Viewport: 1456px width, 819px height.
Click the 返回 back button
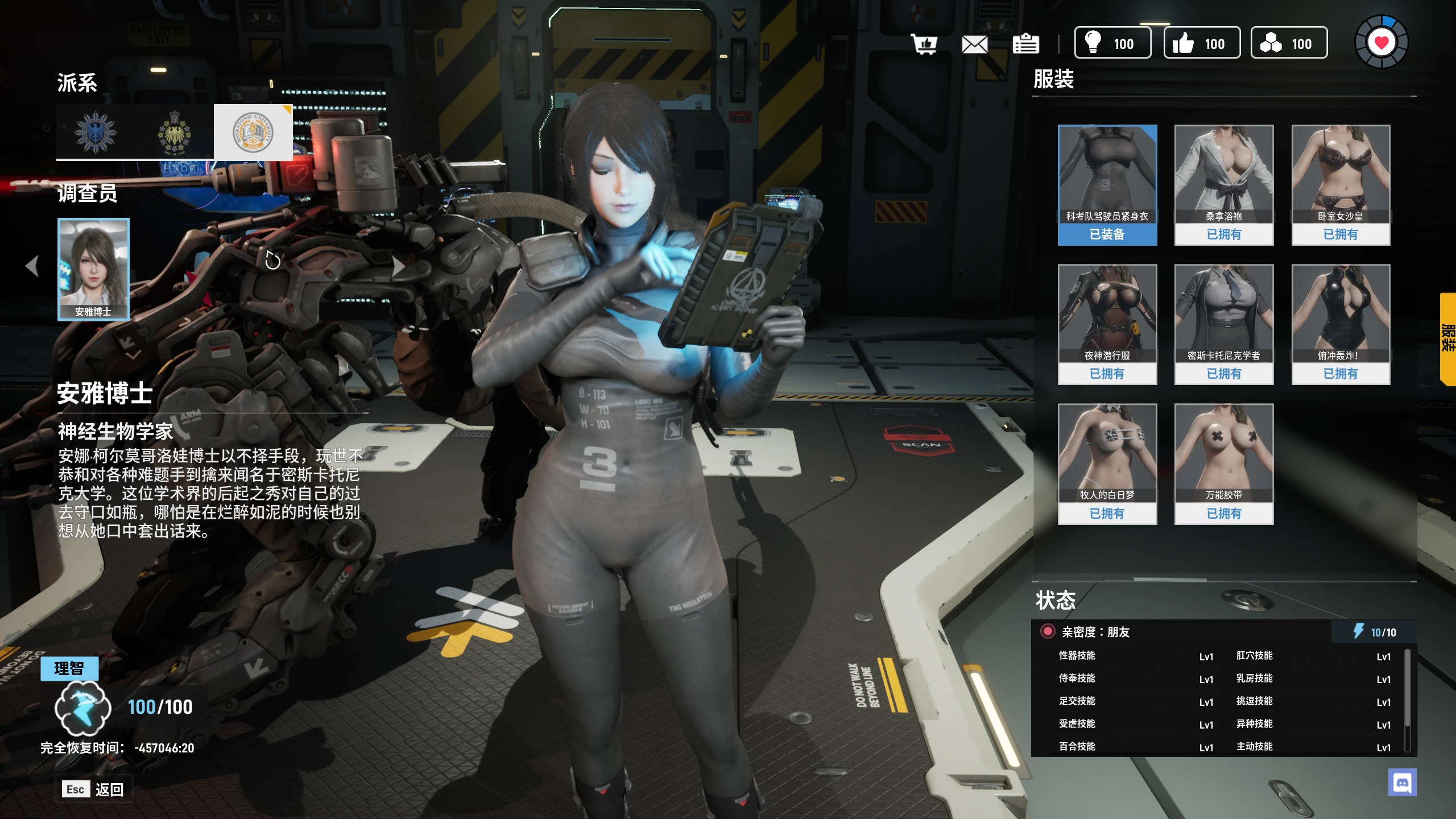[x=94, y=789]
